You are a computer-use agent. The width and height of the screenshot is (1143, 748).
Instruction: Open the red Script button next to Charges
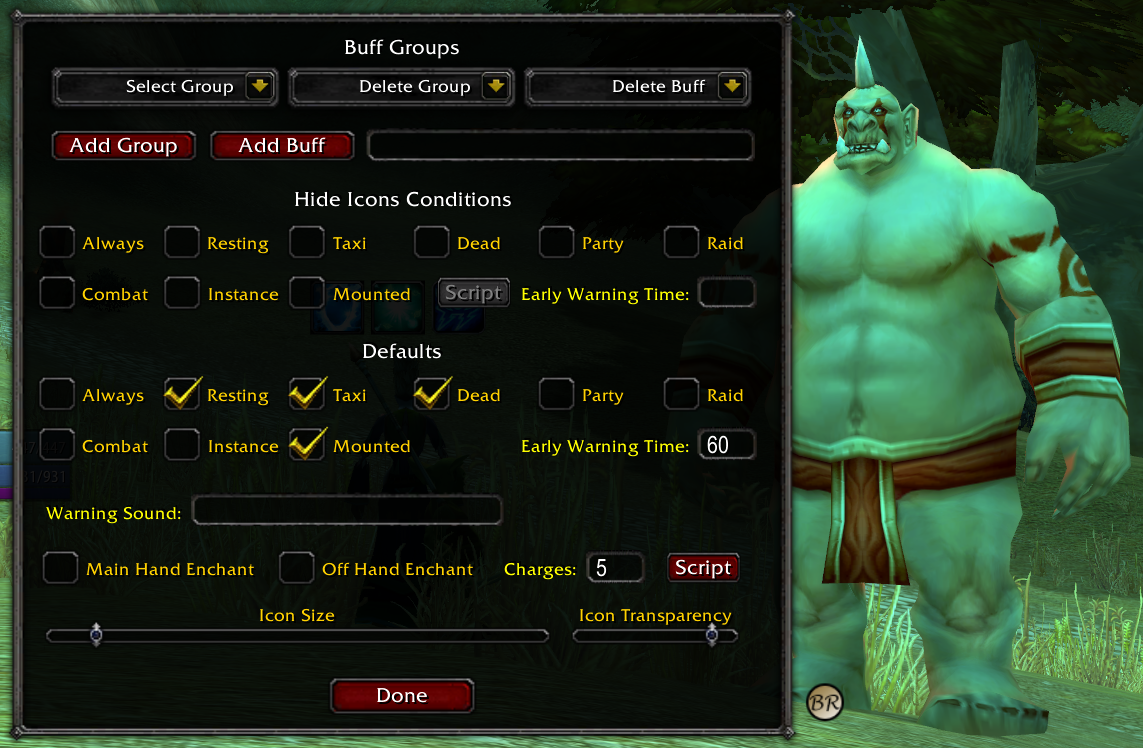(x=703, y=568)
